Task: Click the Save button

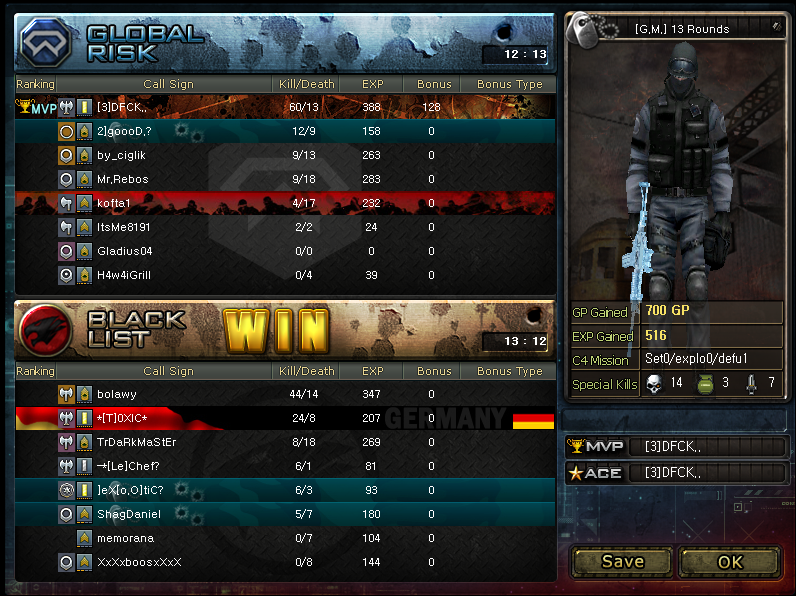Action: coord(622,561)
